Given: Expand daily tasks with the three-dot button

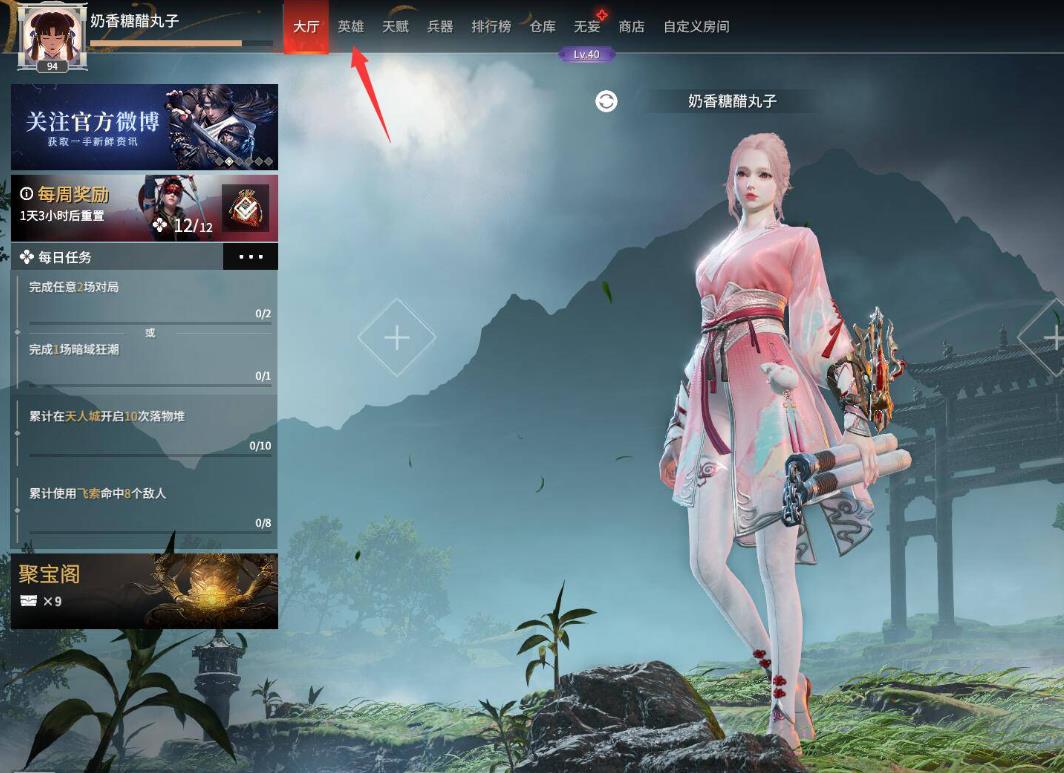Looking at the screenshot, I should tap(250, 257).
